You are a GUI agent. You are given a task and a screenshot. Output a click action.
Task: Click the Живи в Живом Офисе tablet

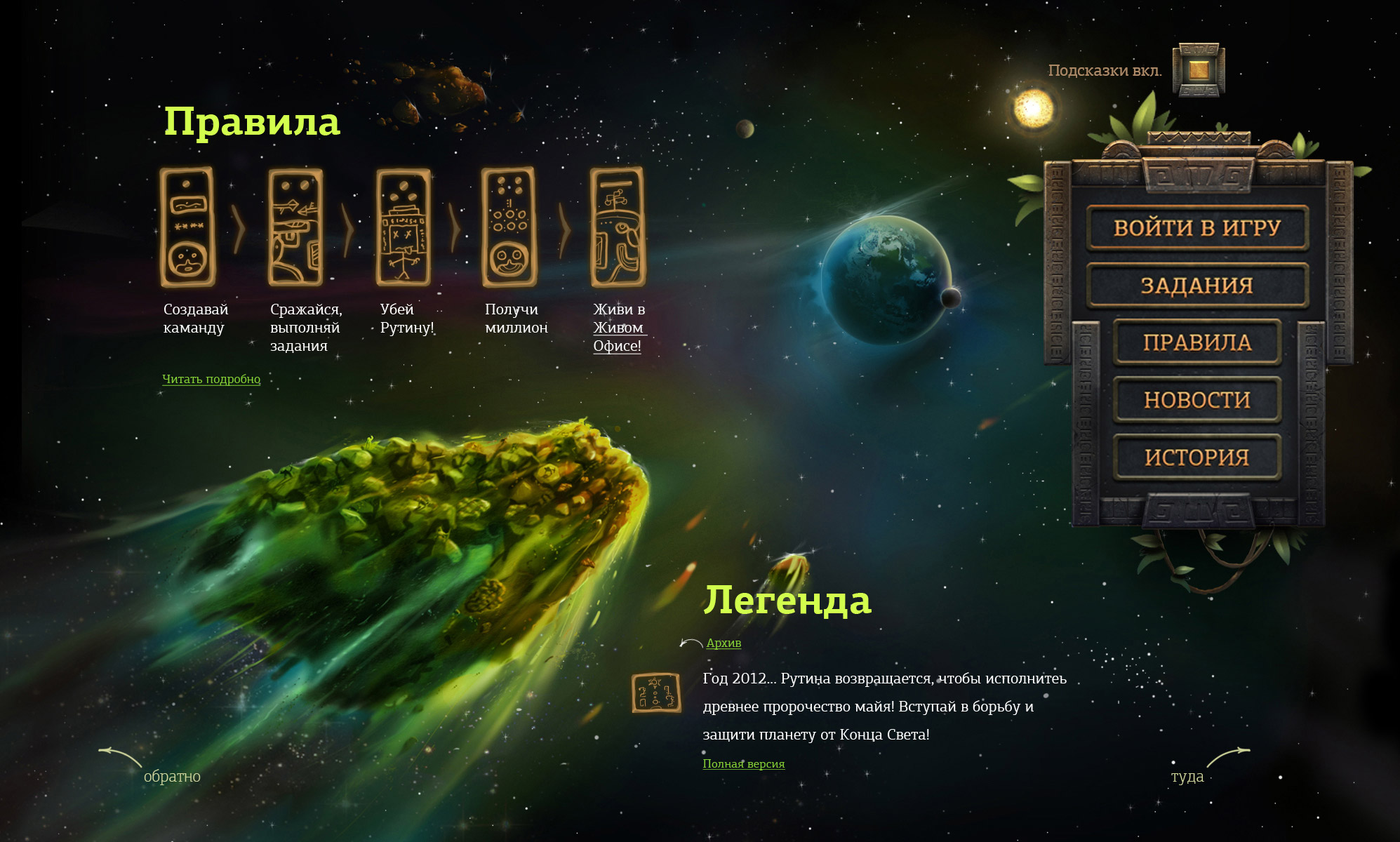point(618,227)
